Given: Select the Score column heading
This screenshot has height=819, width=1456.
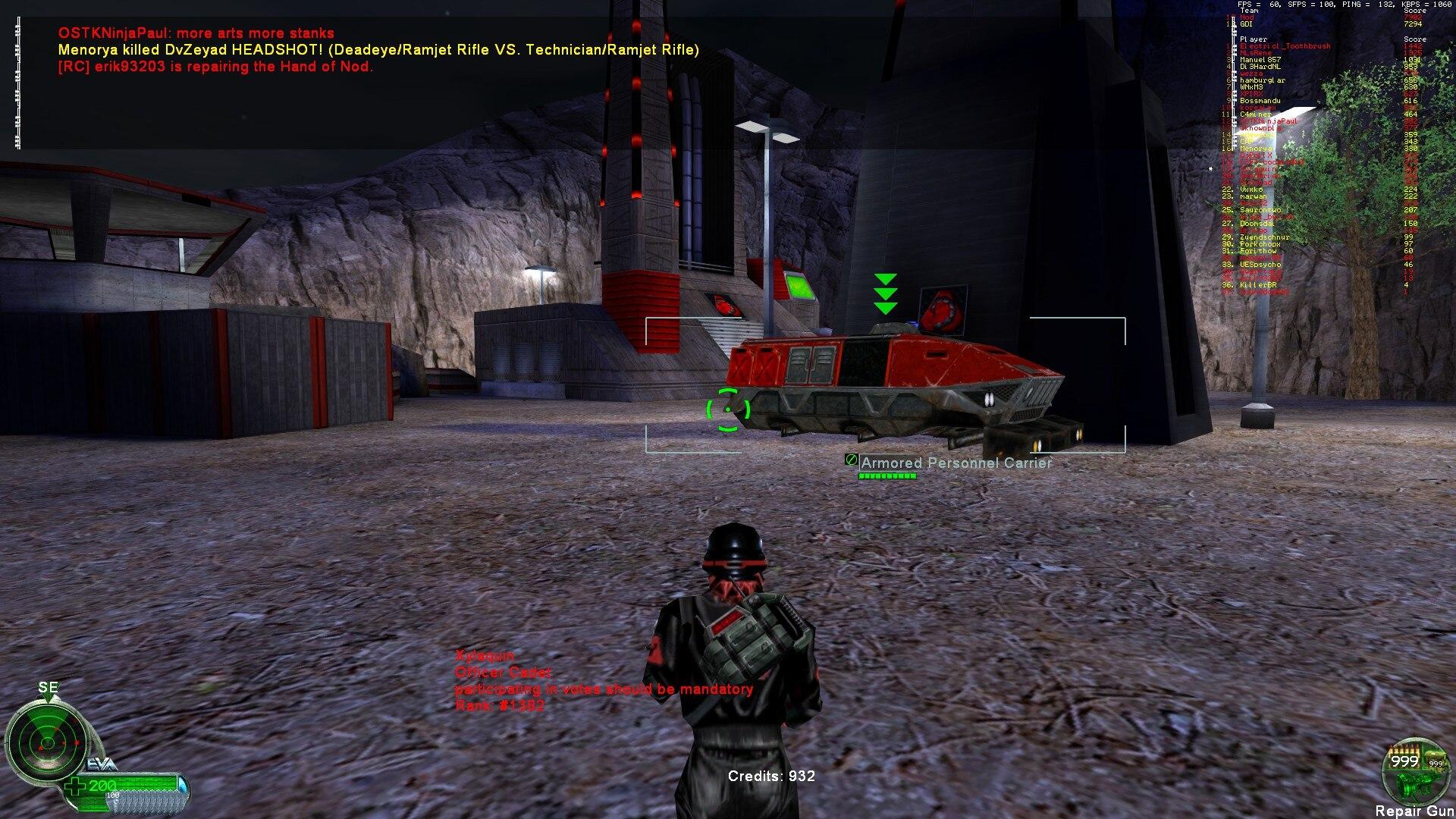Looking at the screenshot, I should click(1415, 11).
